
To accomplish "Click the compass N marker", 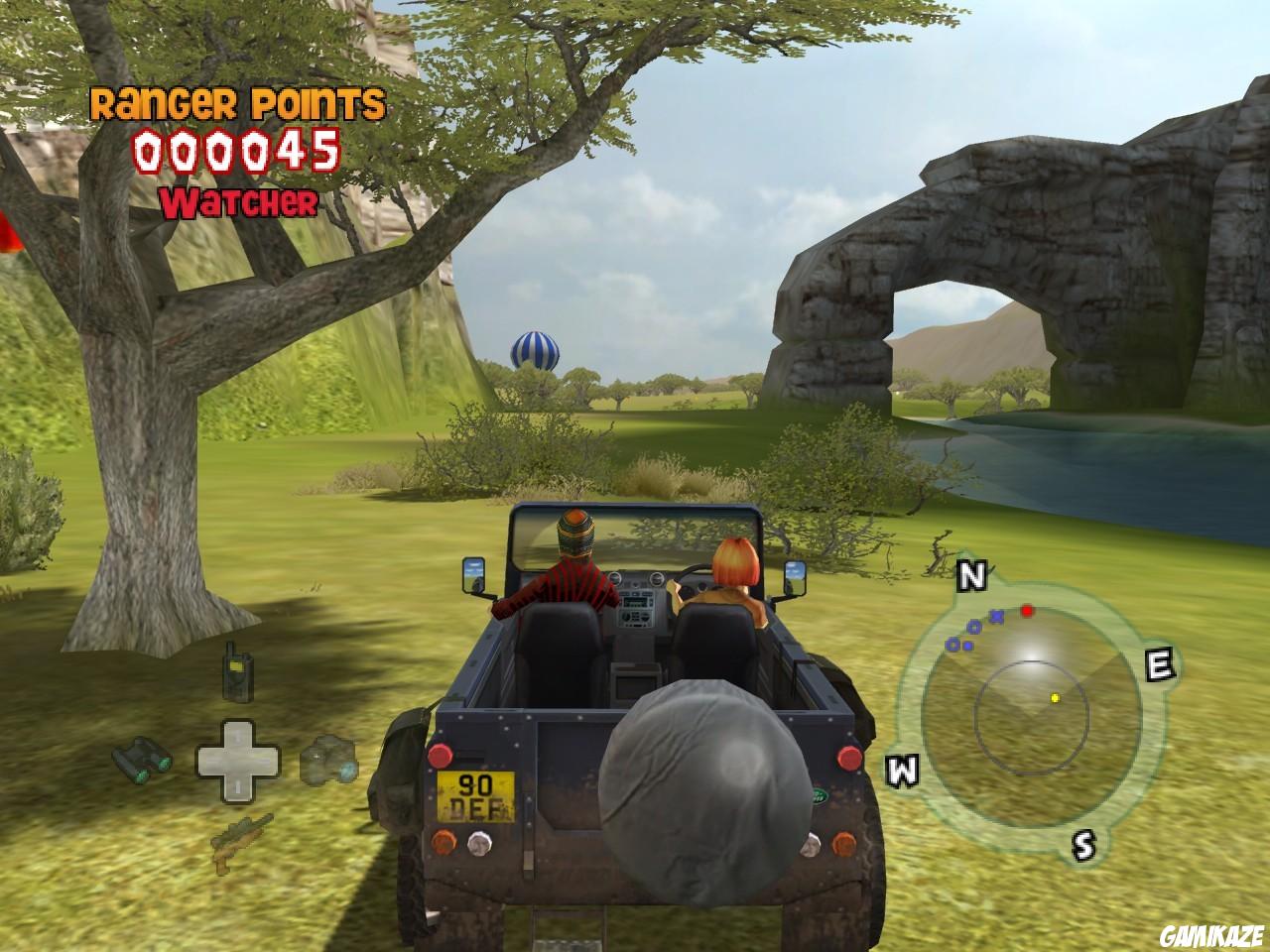I will tap(971, 575).
